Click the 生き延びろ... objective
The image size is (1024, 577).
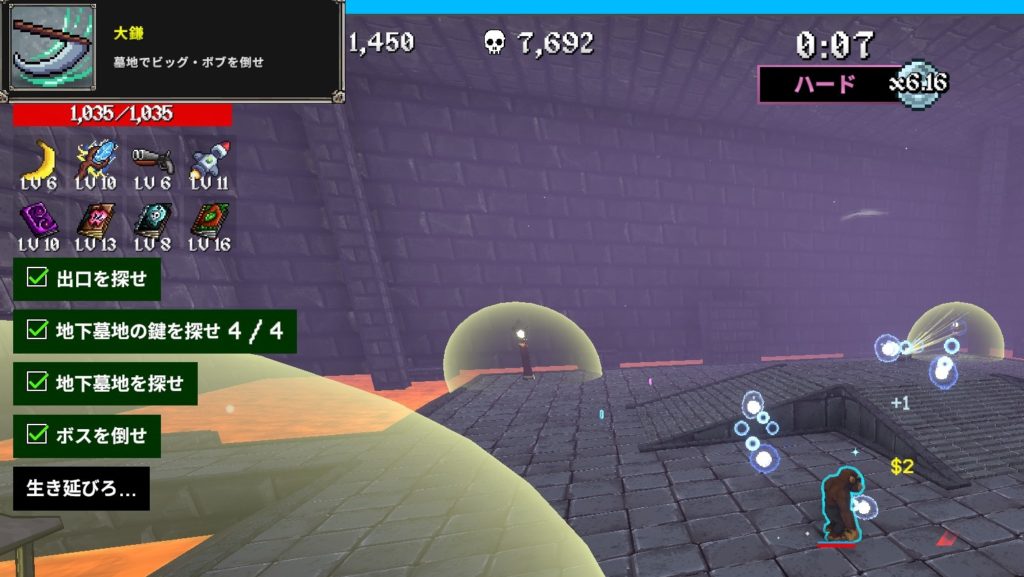tap(81, 489)
